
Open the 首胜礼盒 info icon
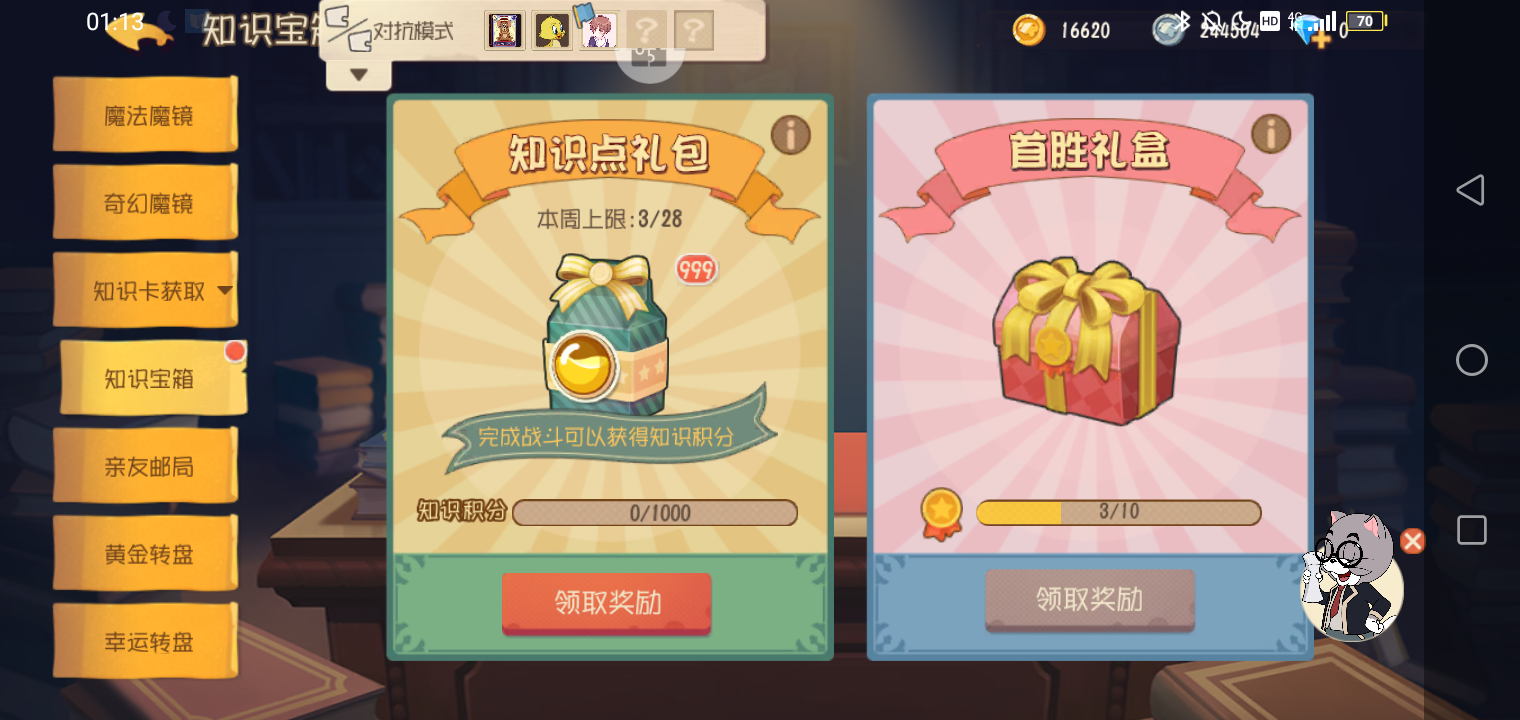point(1271,135)
